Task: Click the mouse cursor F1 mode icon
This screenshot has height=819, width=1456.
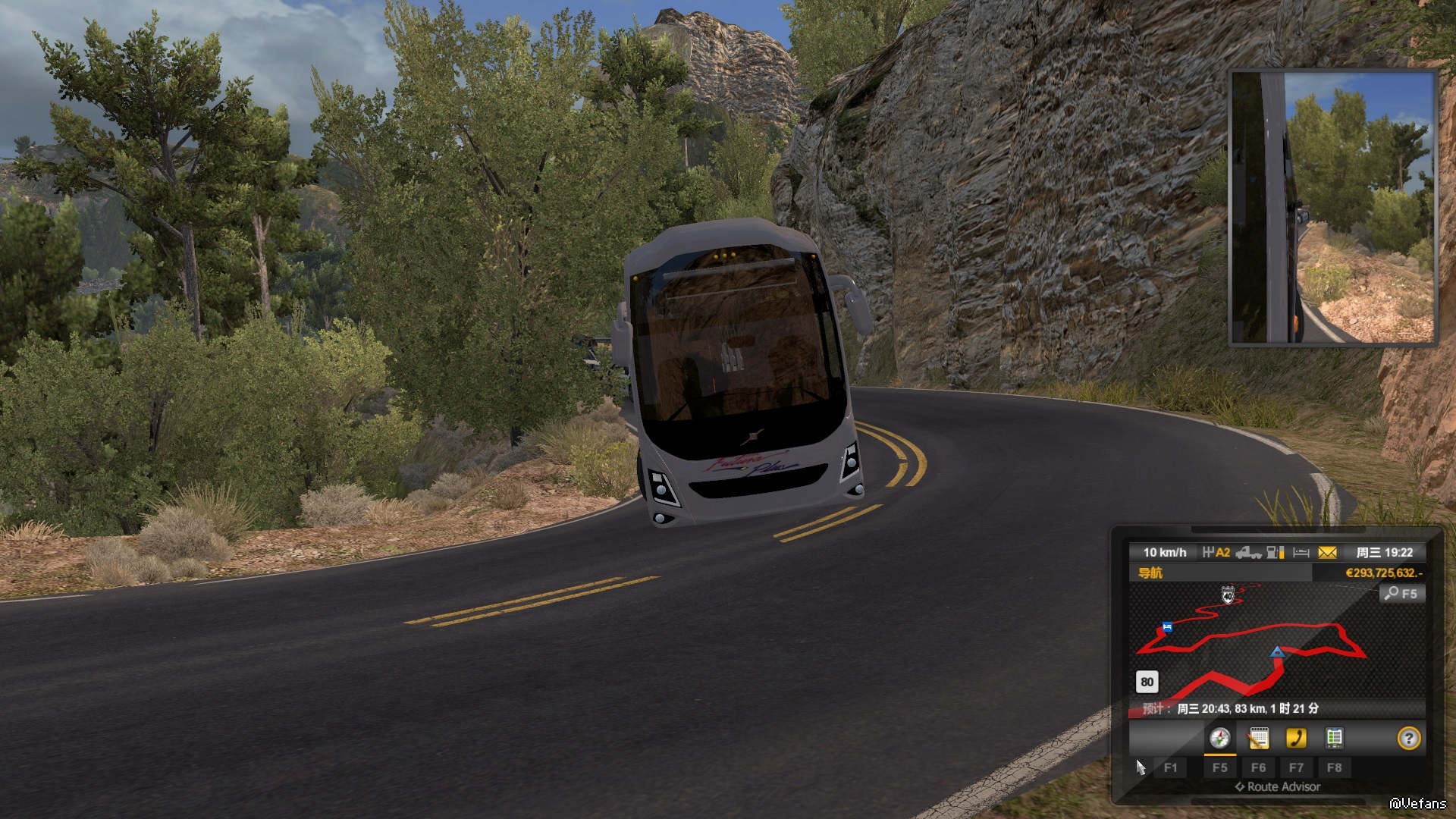Action: point(1141,767)
